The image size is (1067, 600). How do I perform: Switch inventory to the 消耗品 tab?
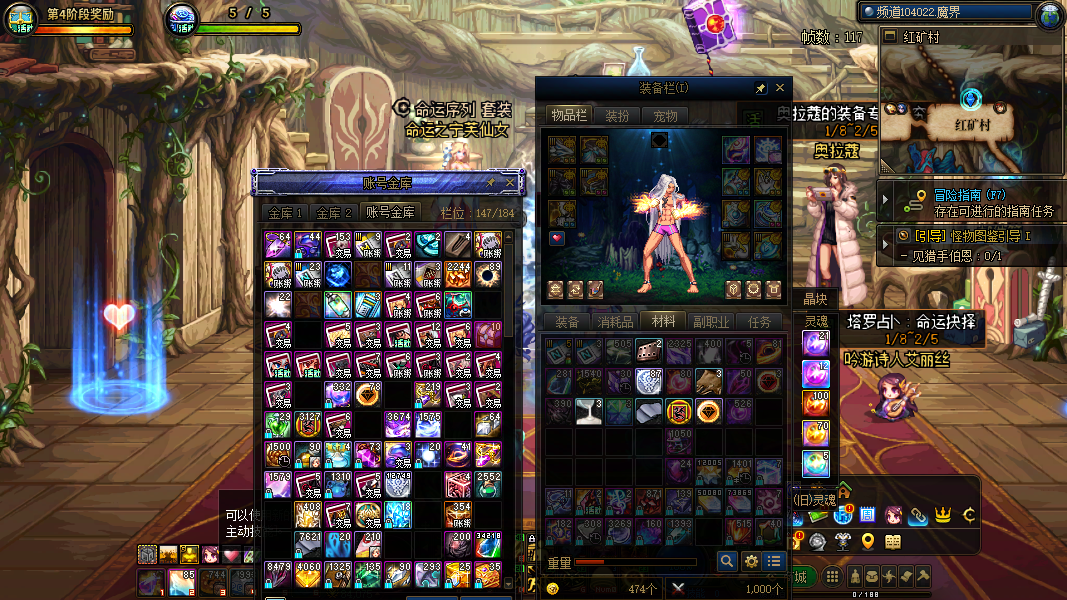tap(615, 322)
